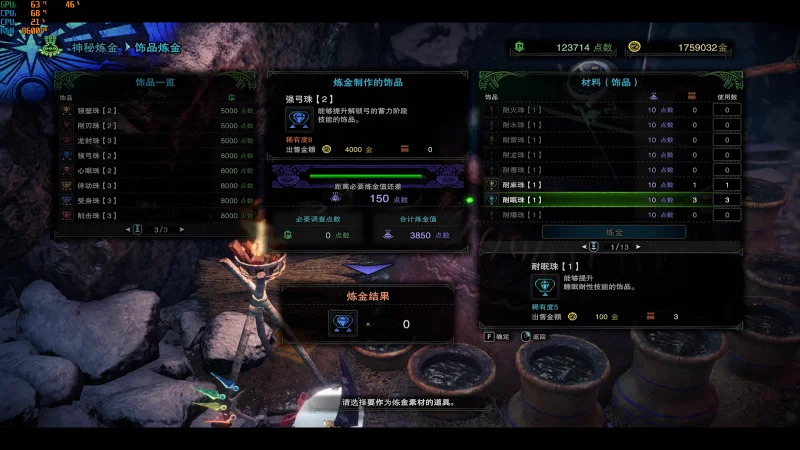Show previous page of materials list
This screenshot has width=800, height=450.
coord(586,247)
